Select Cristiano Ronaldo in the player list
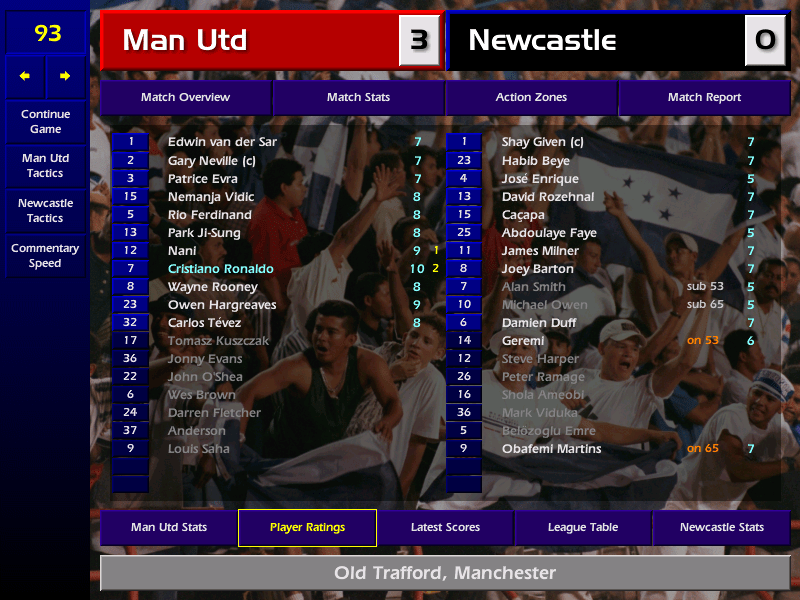The height and width of the screenshot is (600, 800). (x=221, y=269)
